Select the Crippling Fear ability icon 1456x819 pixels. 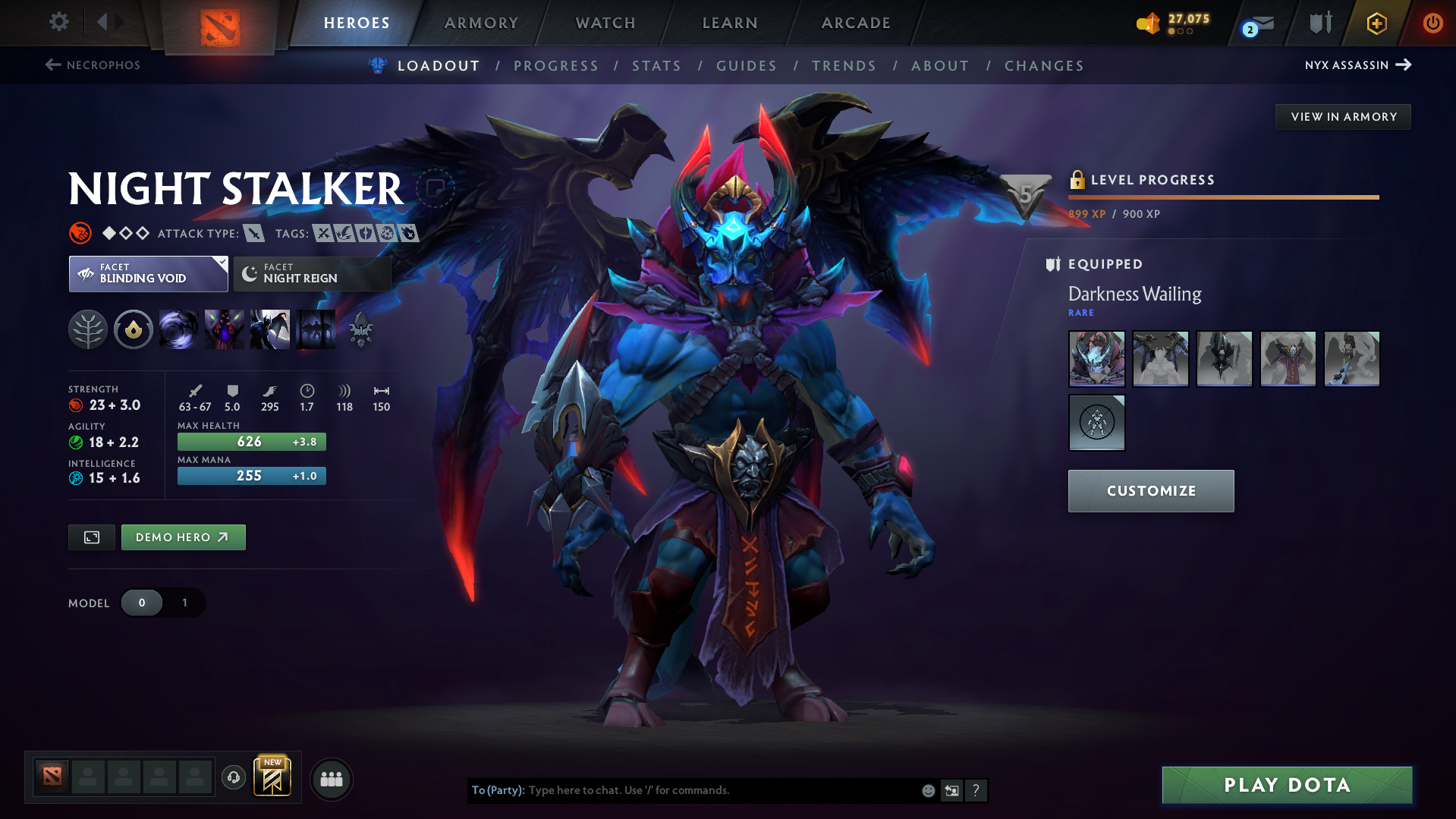225,329
